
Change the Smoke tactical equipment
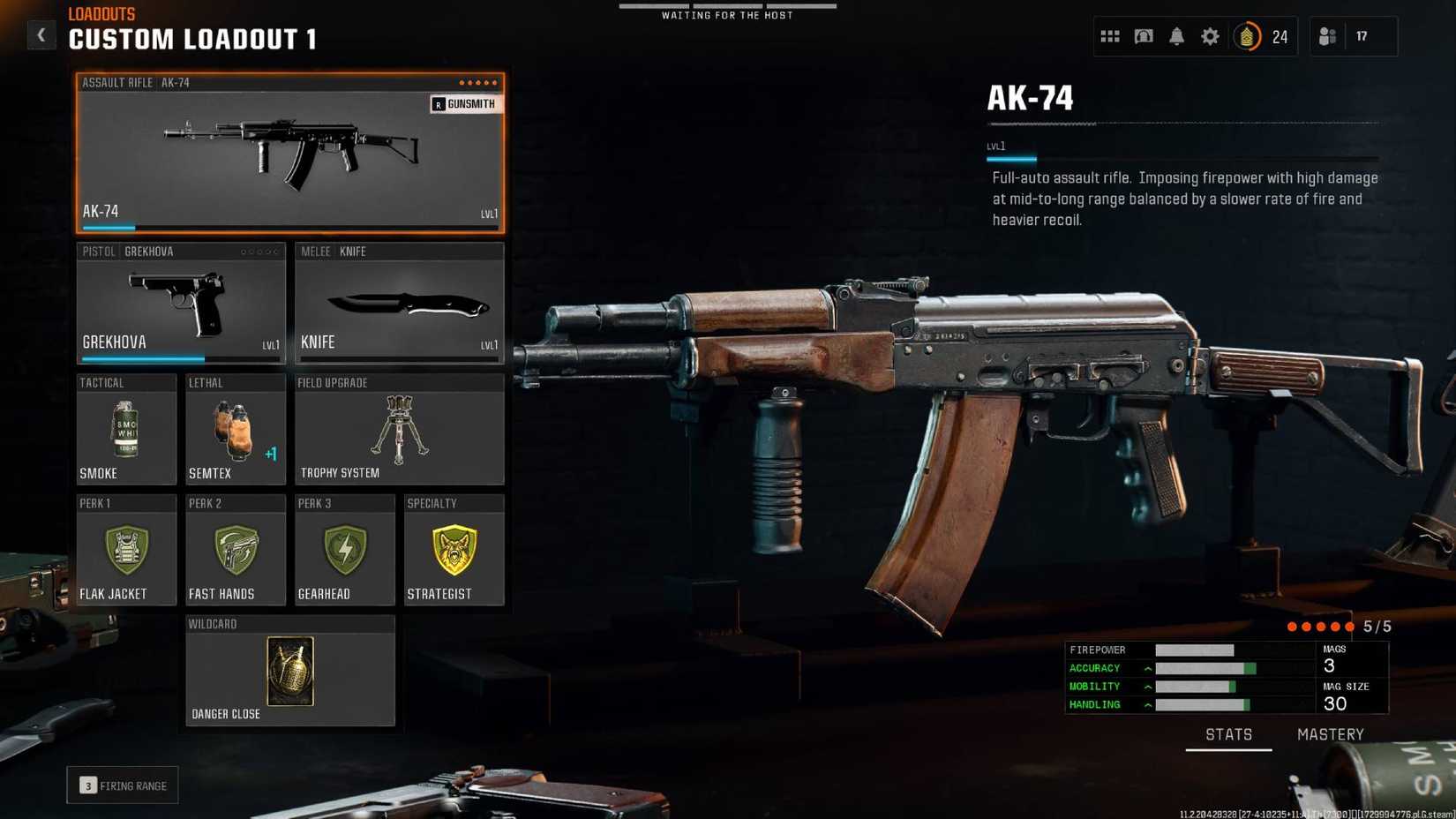click(126, 430)
